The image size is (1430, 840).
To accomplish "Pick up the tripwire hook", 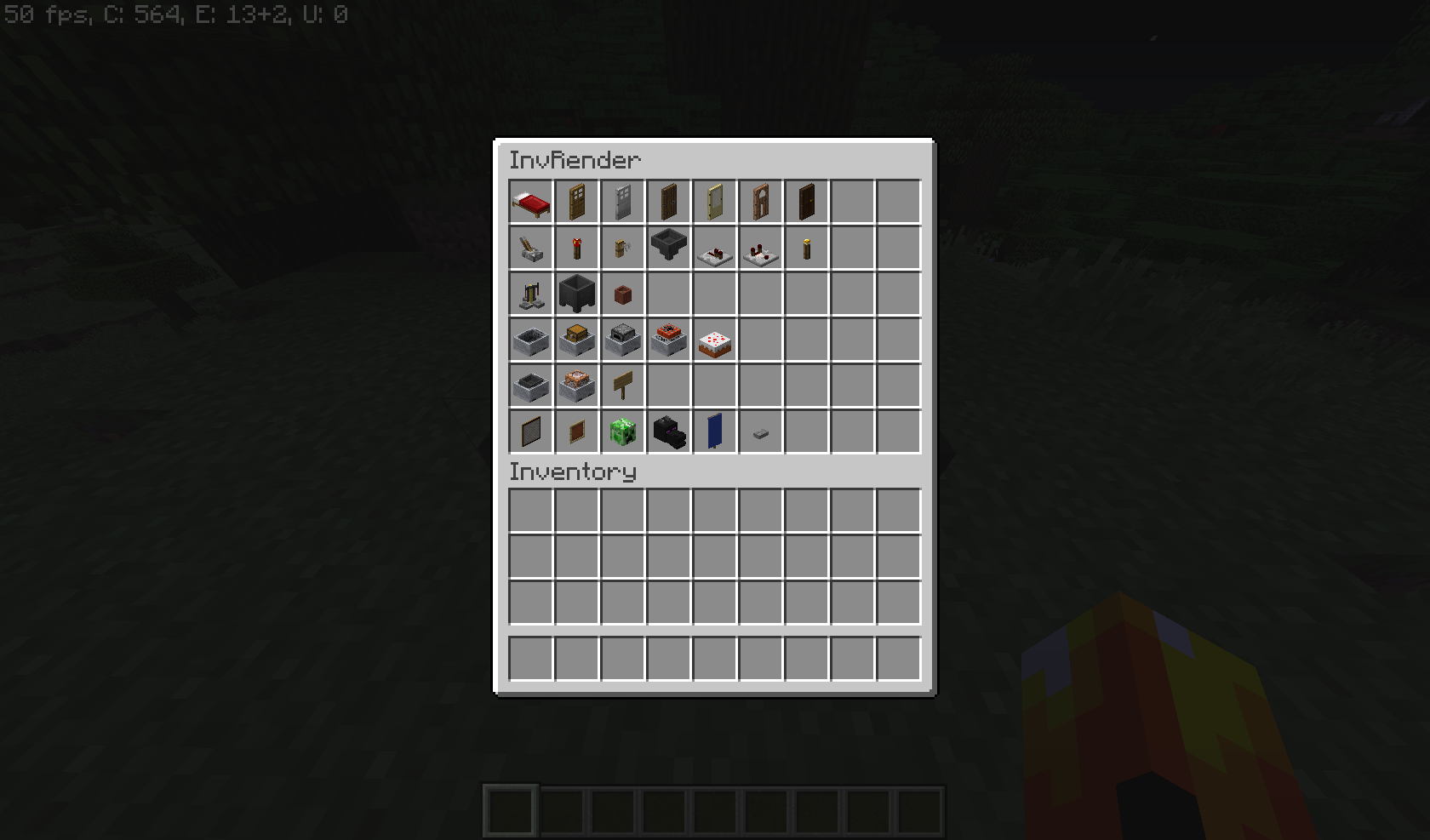I will pyautogui.click(x=622, y=248).
